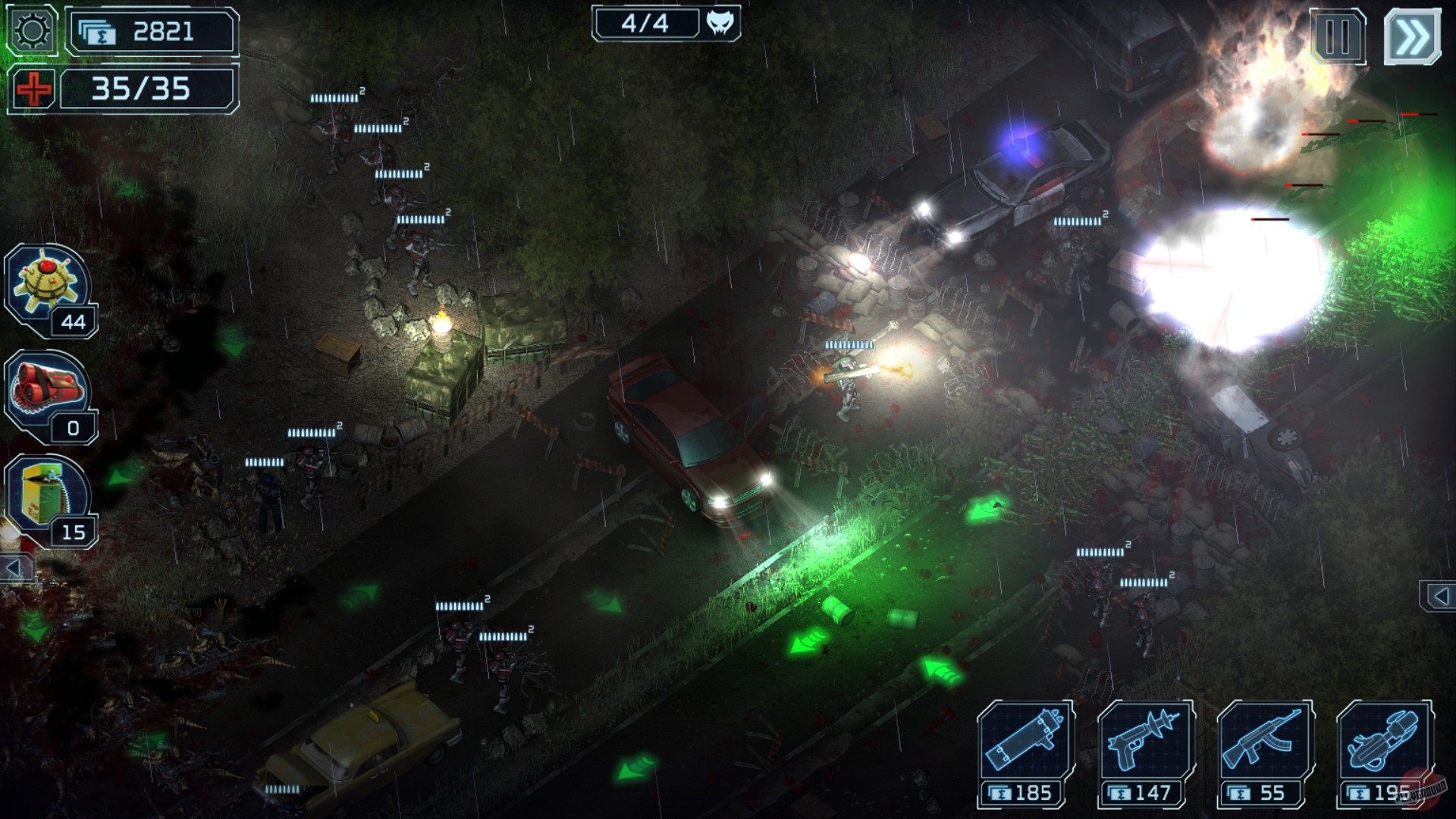This screenshot has height=819, width=1456.
Task: Click the skull wave counter icon
Action: [x=720, y=24]
